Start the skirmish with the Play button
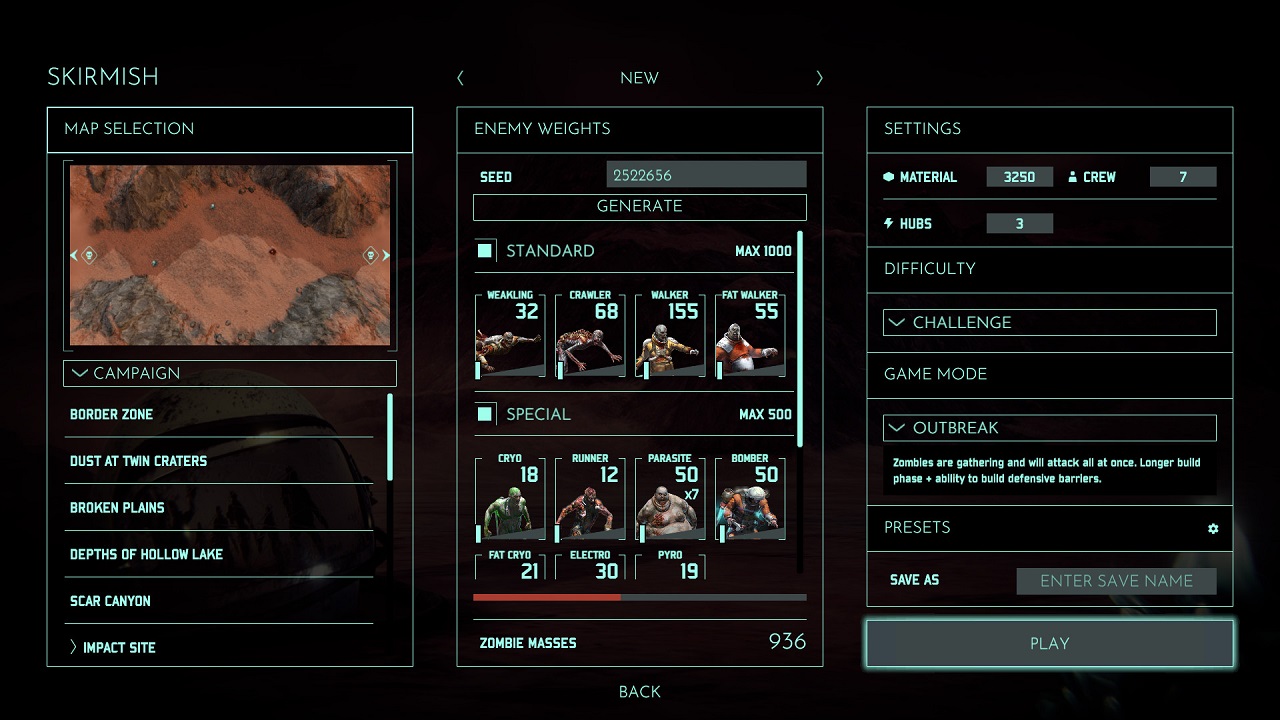 tap(1049, 643)
